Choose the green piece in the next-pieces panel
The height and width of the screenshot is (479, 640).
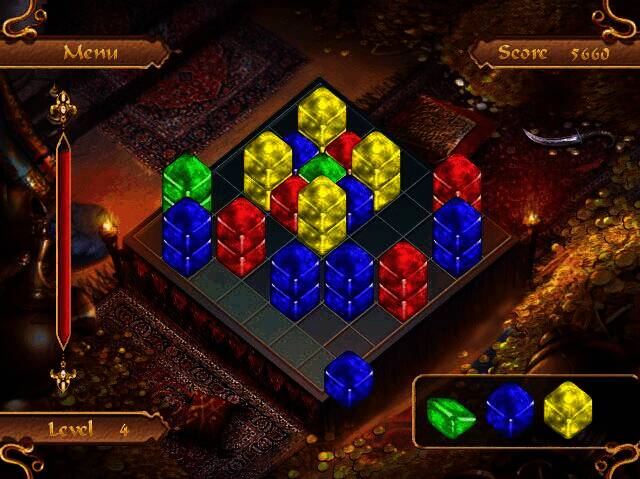(x=451, y=416)
